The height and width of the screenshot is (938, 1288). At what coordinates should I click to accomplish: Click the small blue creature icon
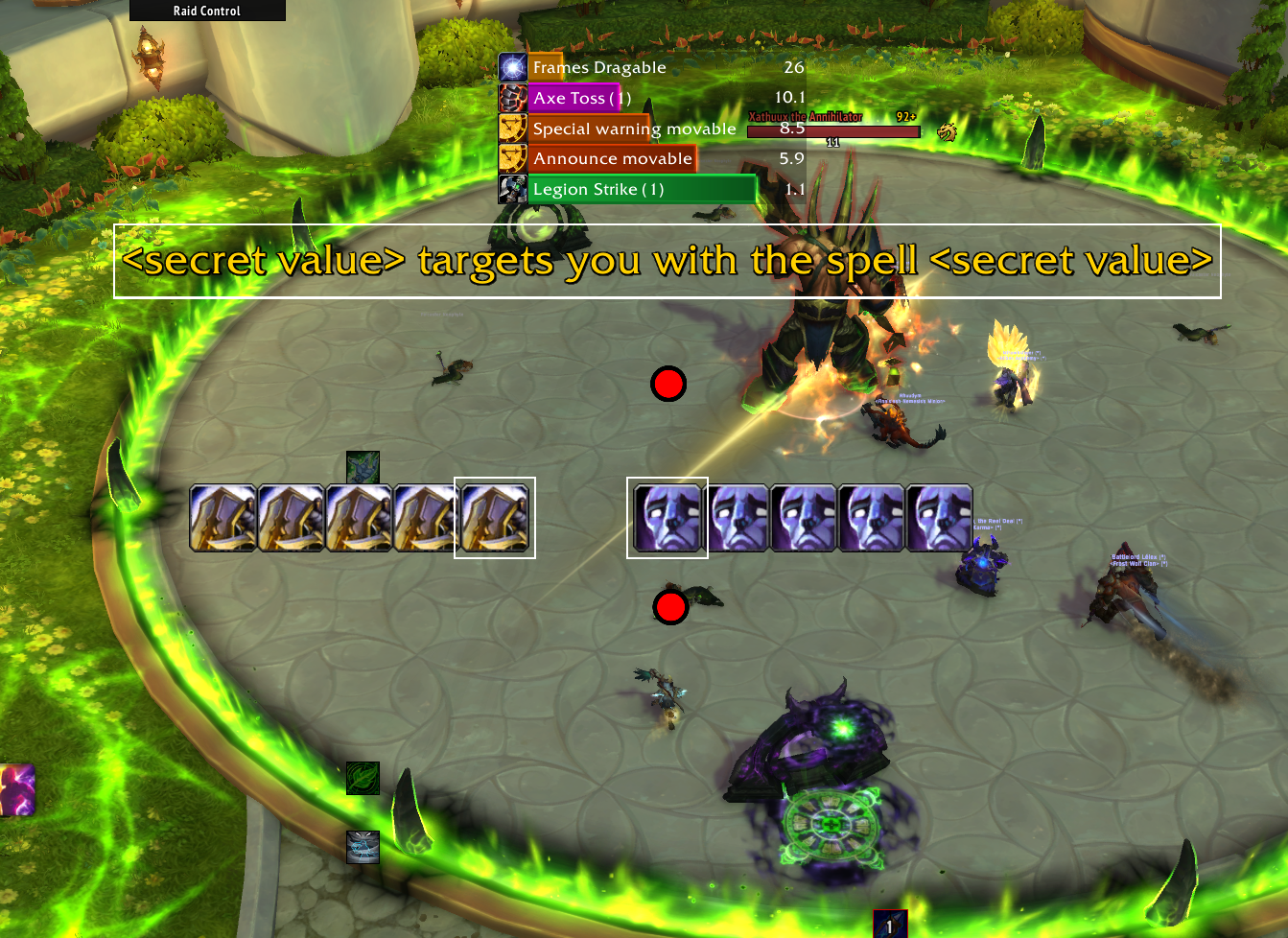[363, 847]
